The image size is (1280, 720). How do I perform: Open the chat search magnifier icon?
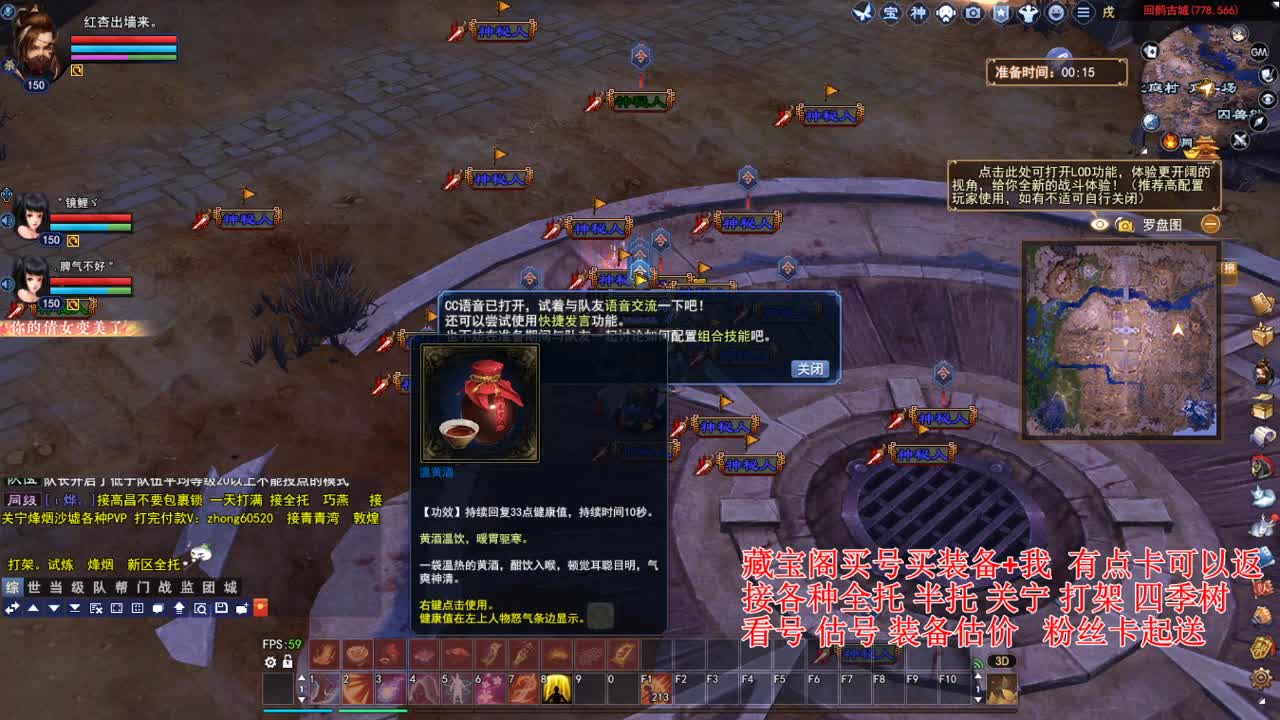(x=201, y=608)
